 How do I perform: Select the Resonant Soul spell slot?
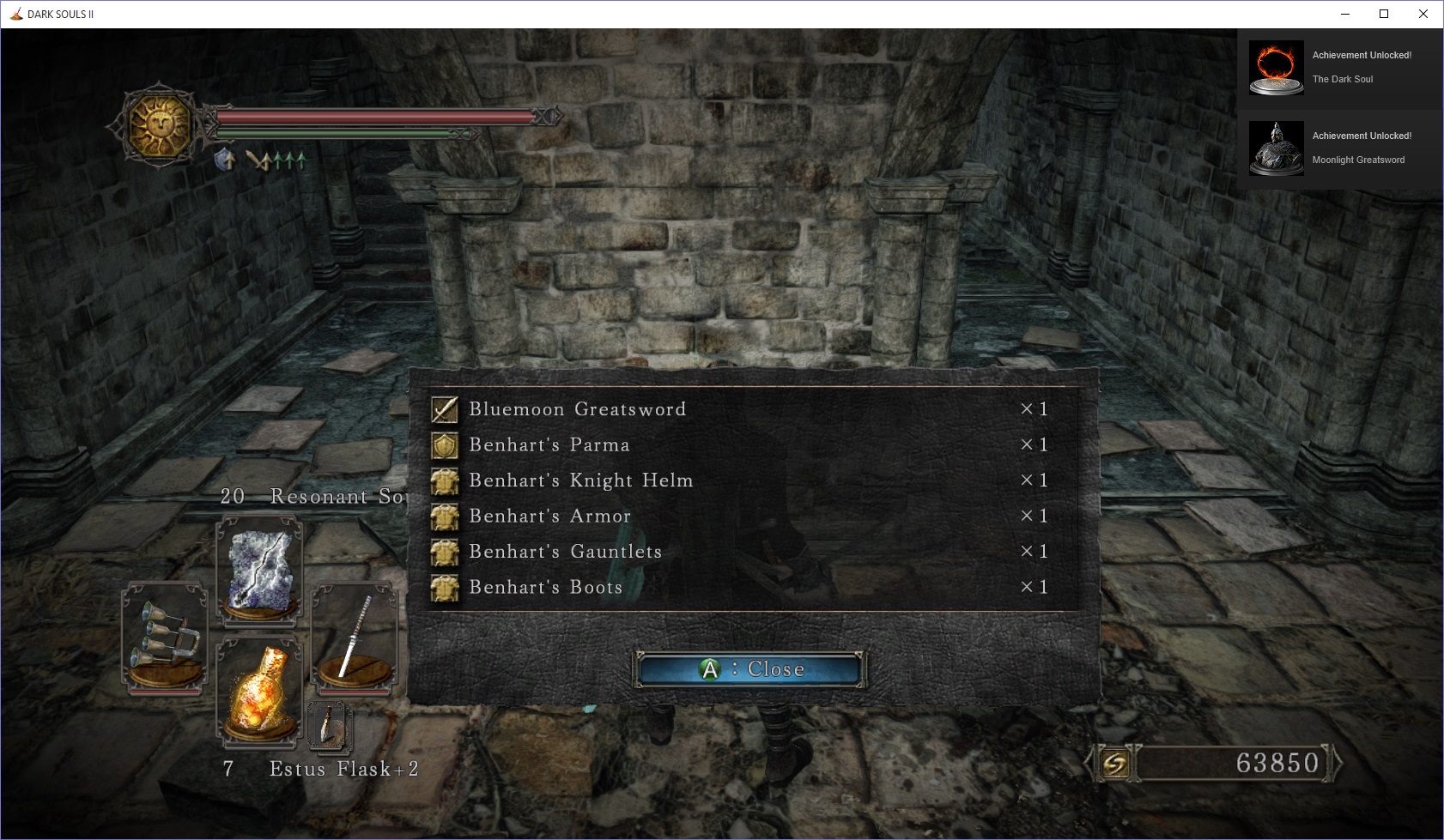click(x=259, y=571)
